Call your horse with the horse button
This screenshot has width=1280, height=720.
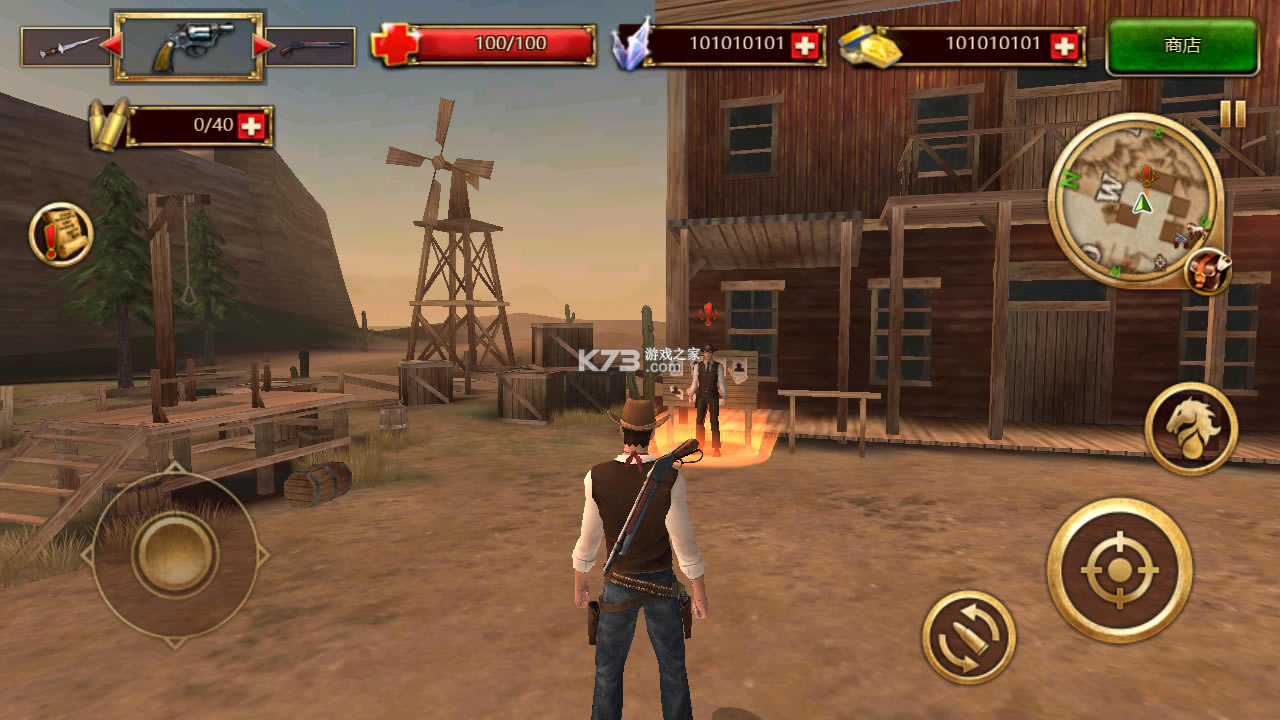[x=1191, y=428]
